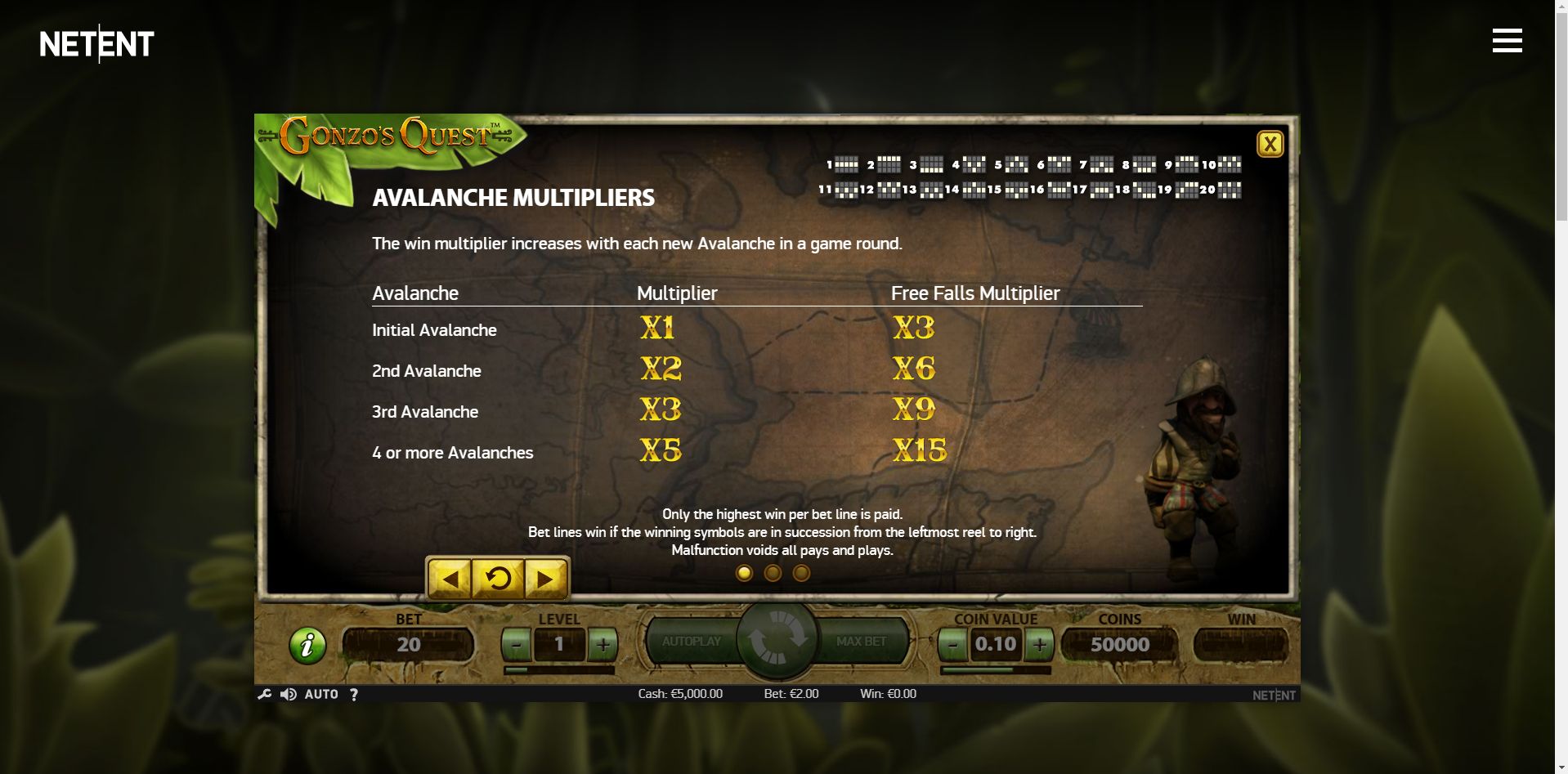Activate Max Bet

click(861, 642)
